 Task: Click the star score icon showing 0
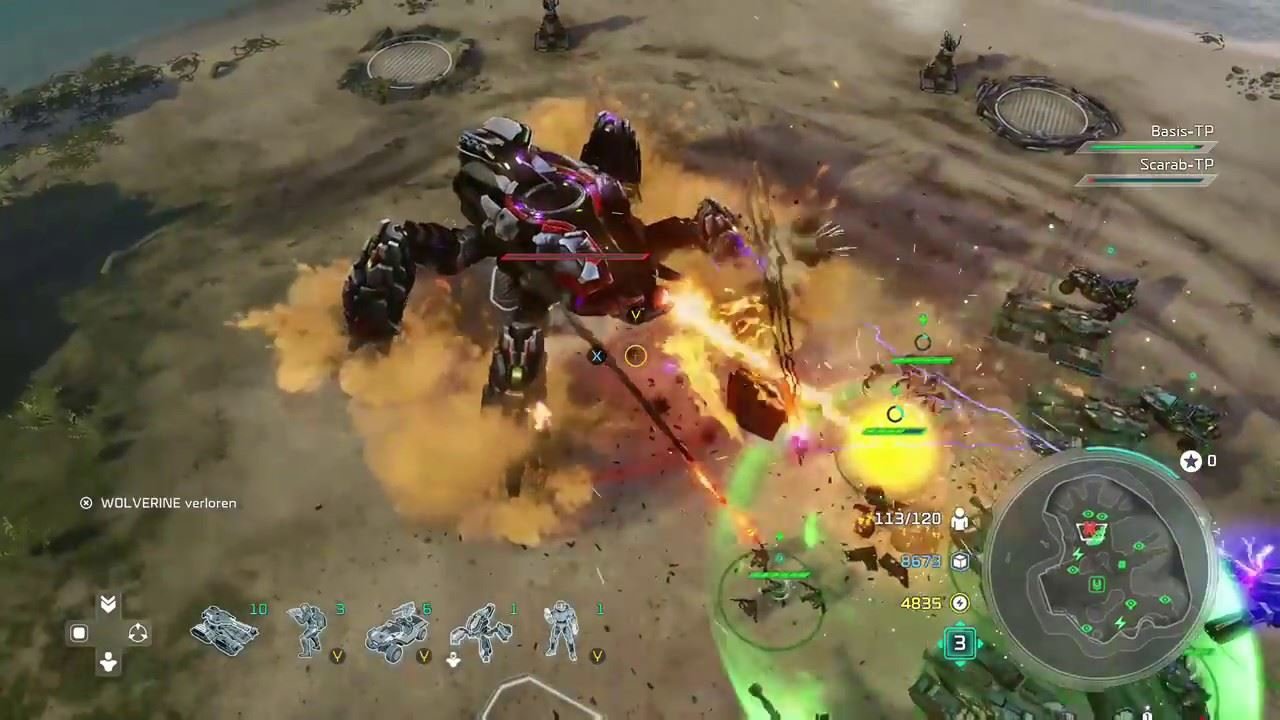click(x=1190, y=461)
